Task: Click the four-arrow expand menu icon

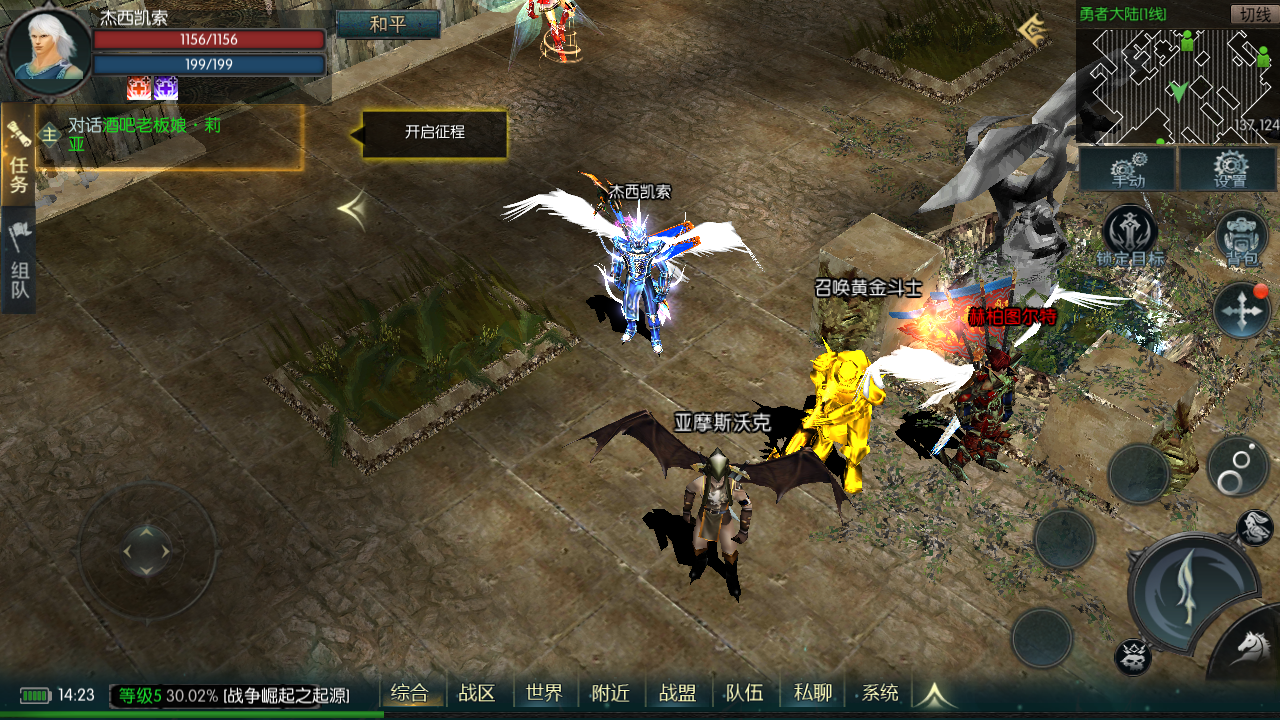Action: (1242, 310)
